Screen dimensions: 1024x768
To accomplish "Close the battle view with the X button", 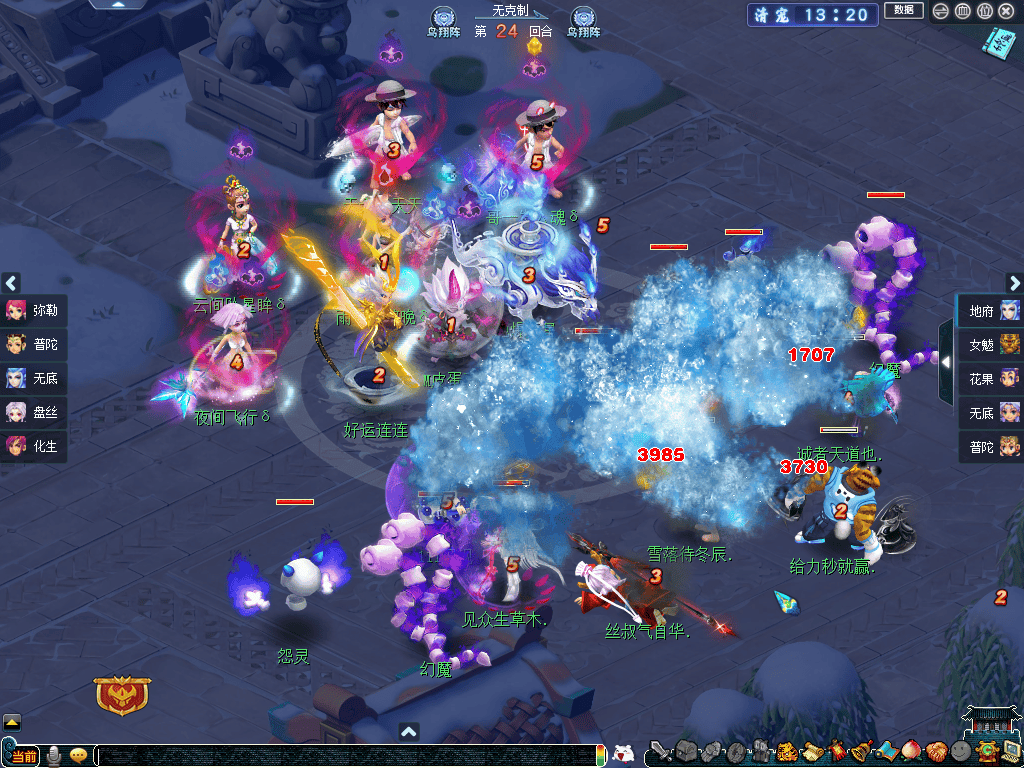I will 1006,11.
